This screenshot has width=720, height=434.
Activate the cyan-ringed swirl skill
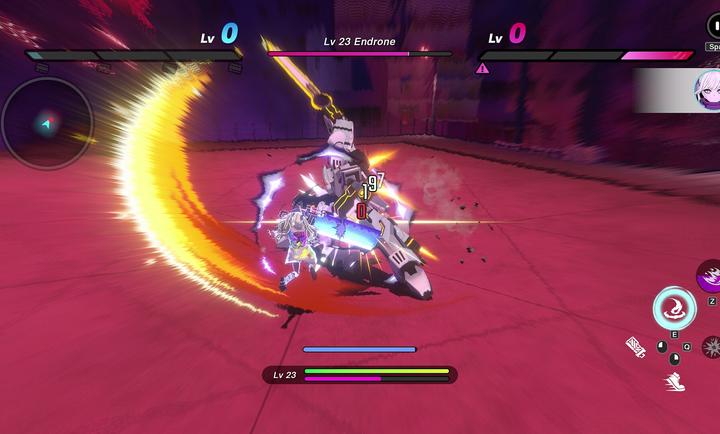pos(674,307)
